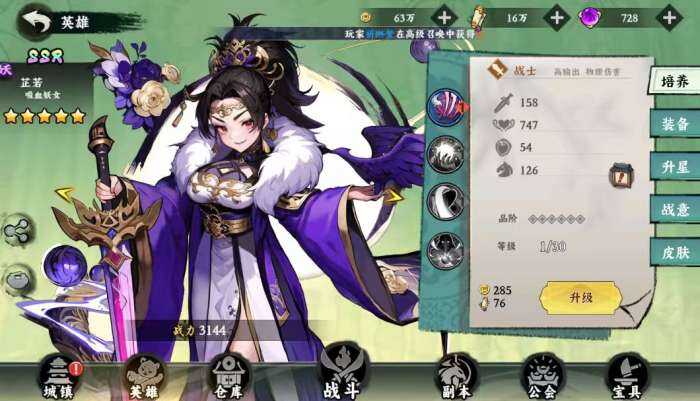Open the 皮肤 skins tab
The width and height of the screenshot is (700, 401).
coord(674,252)
